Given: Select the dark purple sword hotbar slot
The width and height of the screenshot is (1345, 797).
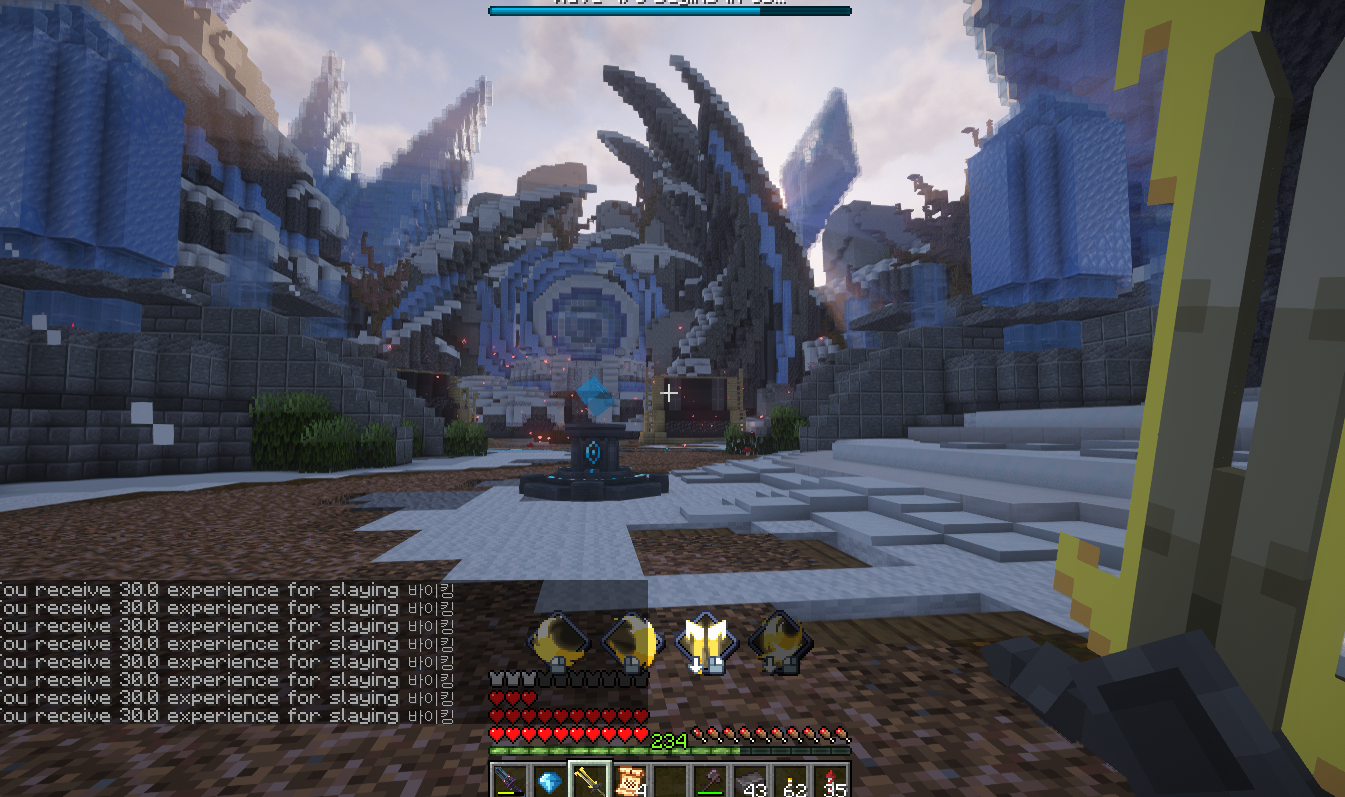Looking at the screenshot, I should [510, 781].
